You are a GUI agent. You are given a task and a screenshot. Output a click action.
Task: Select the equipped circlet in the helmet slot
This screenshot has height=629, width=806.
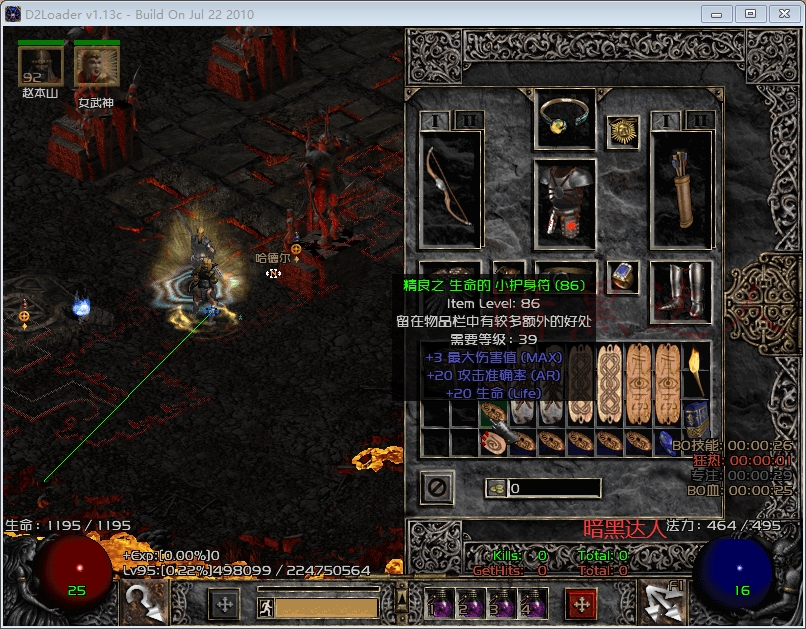click(565, 119)
